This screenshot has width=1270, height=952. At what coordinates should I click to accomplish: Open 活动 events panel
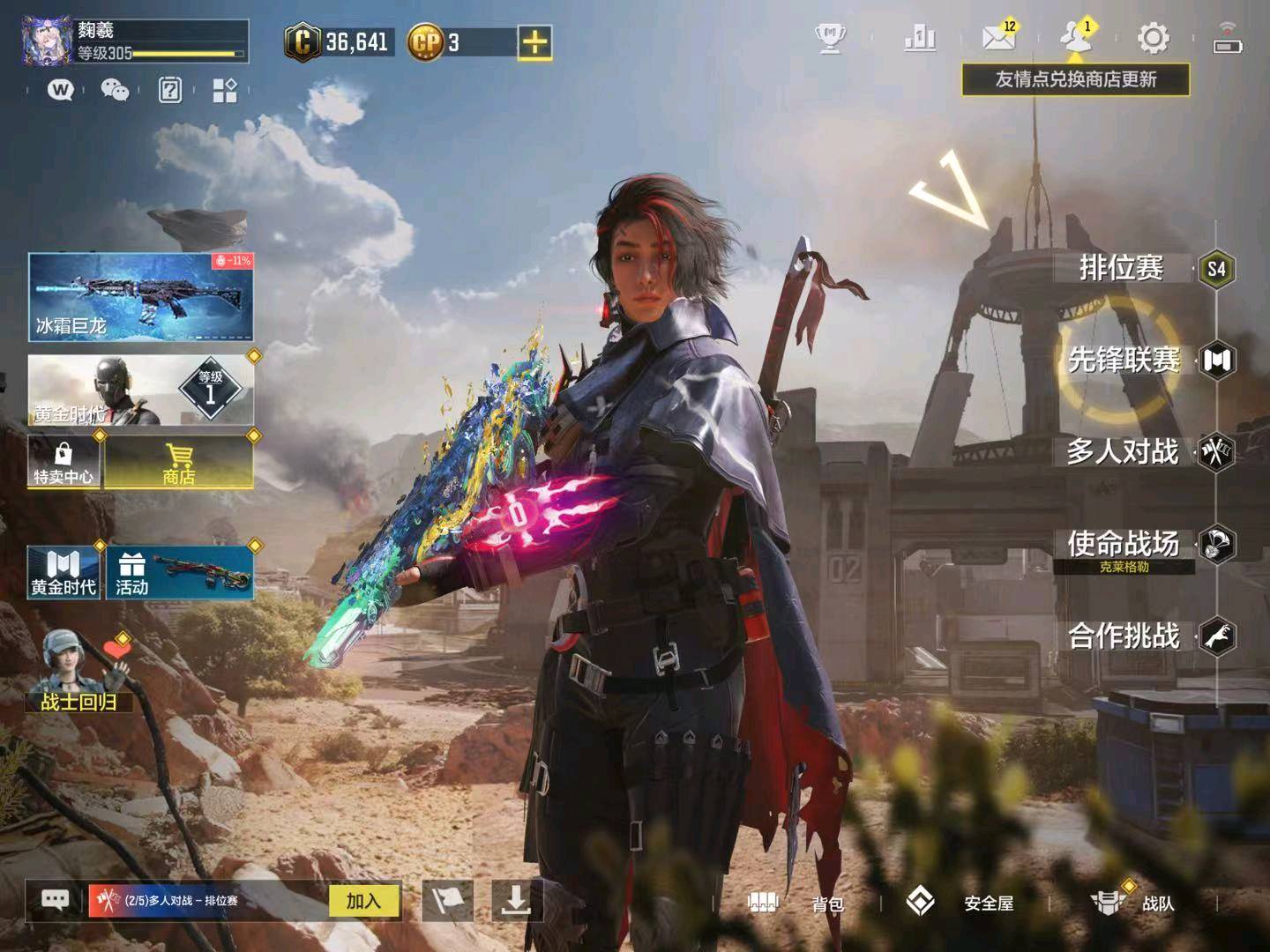tap(180, 573)
